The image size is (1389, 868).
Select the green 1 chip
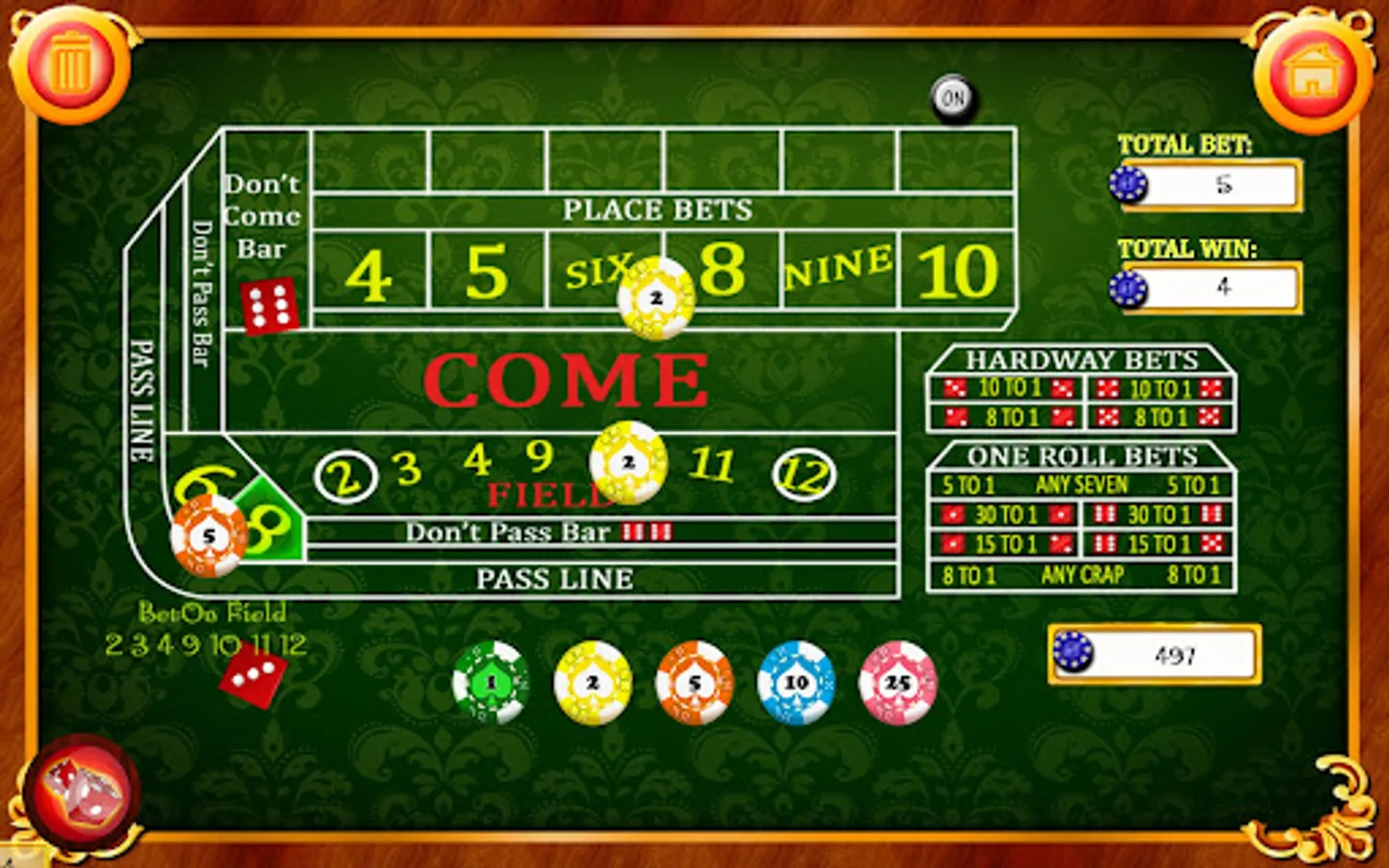pos(491,681)
